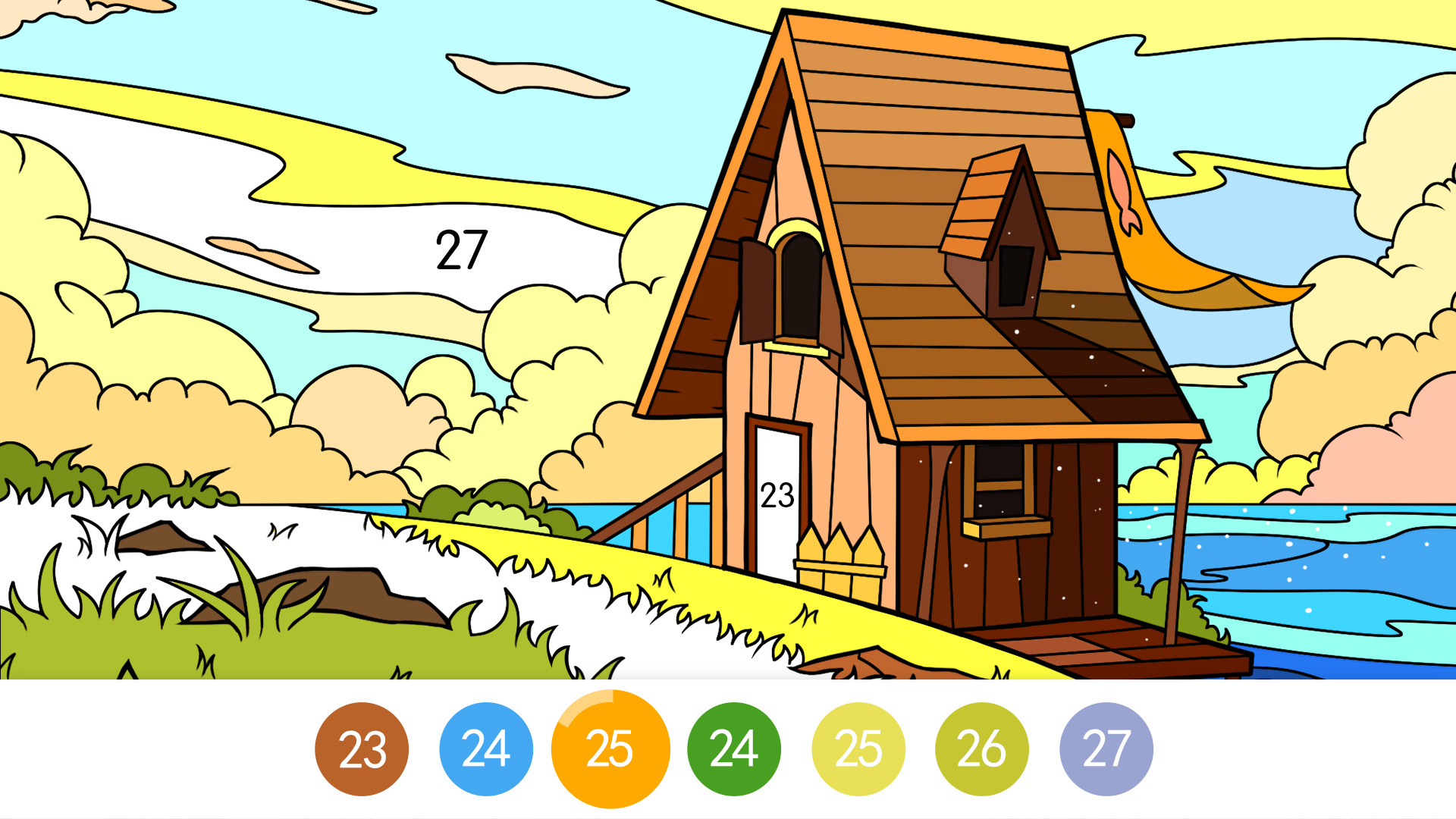Viewport: 1456px width, 819px height.
Task: Color the cabin door region labeled 23
Action: (x=775, y=497)
